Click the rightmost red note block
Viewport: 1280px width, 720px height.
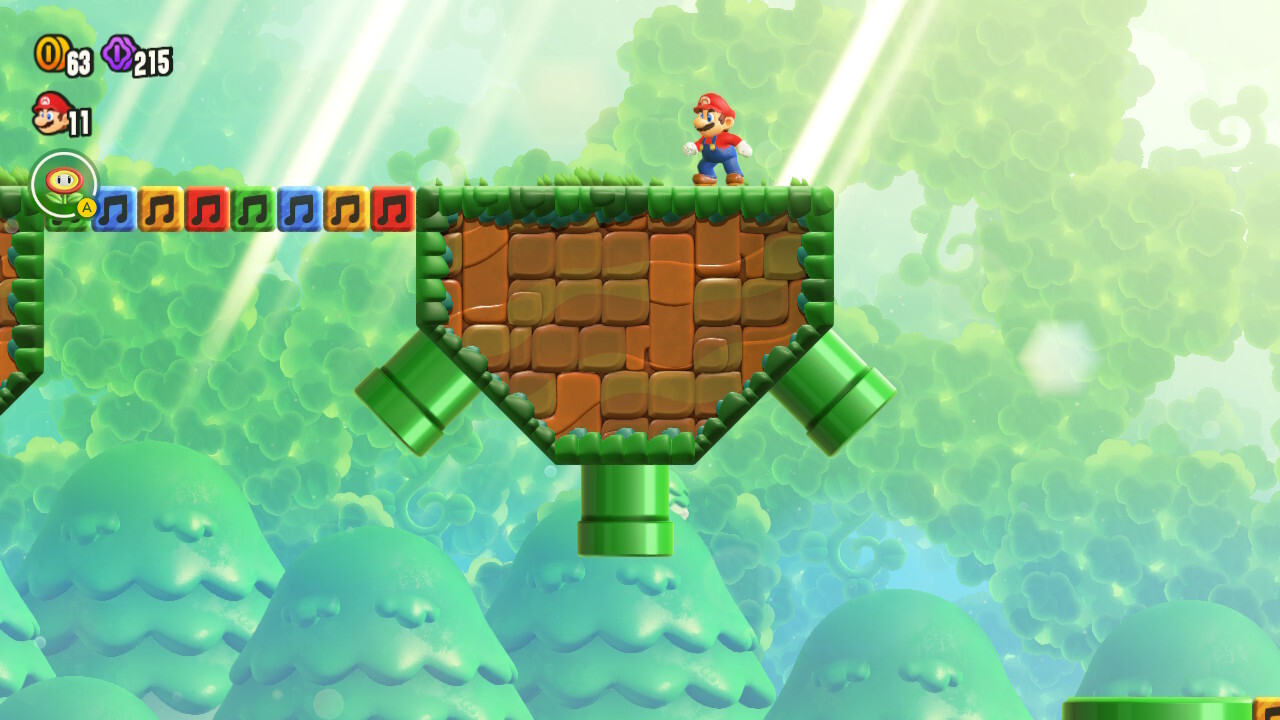click(392, 211)
